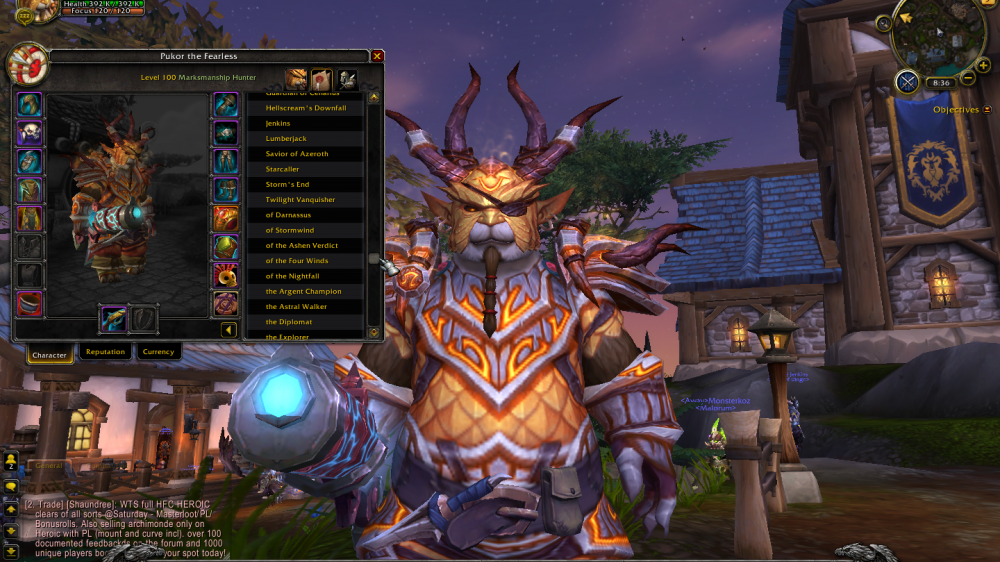Select the "Twilight Vanquisher" title
1000x562 pixels.
pyautogui.click(x=305, y=200)
